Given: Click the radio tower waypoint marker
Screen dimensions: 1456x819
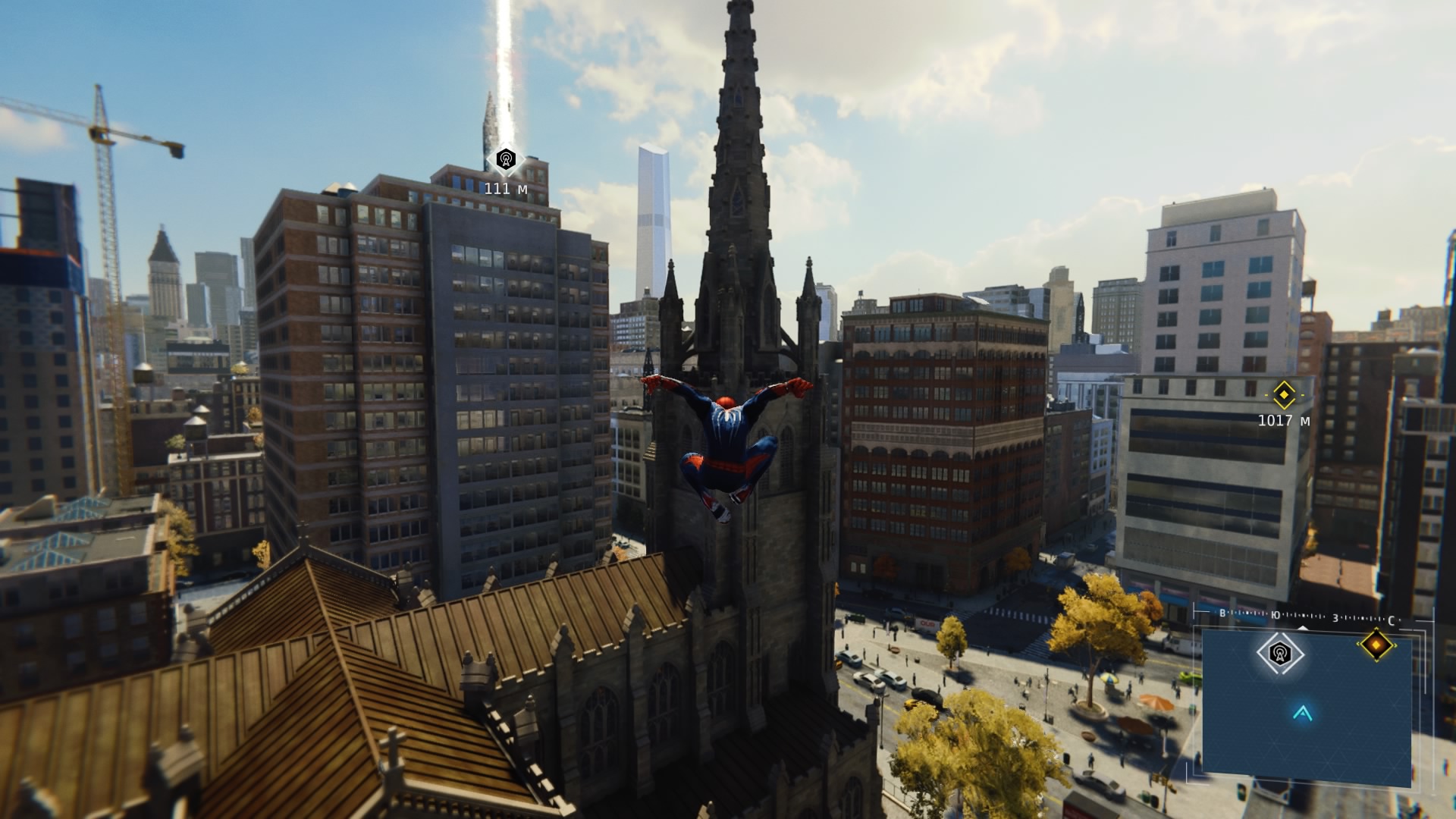Looking at the screenshot, I should pos(506,160).
